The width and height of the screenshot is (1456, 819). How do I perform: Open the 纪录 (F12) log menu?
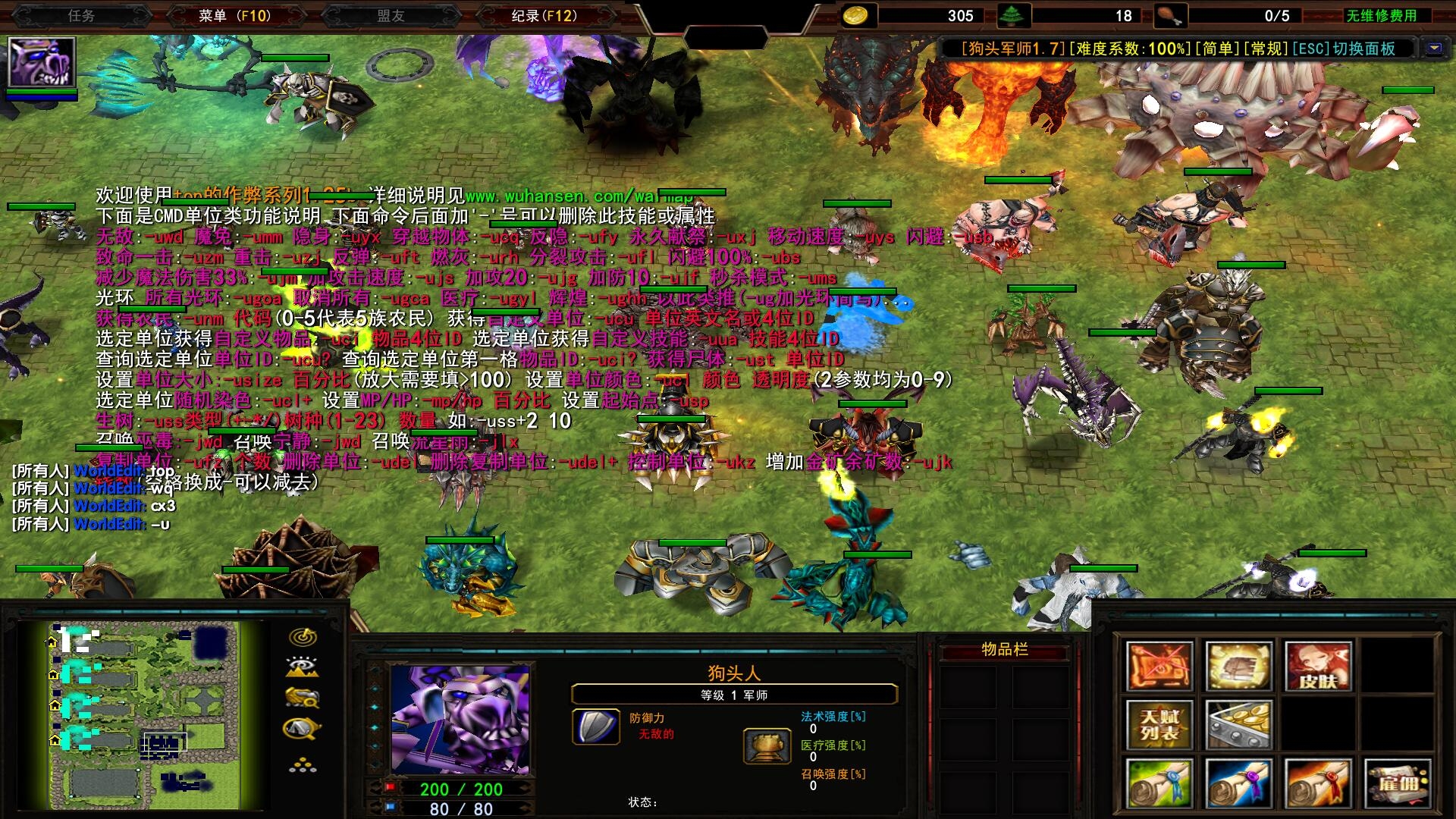coord(544,15)
